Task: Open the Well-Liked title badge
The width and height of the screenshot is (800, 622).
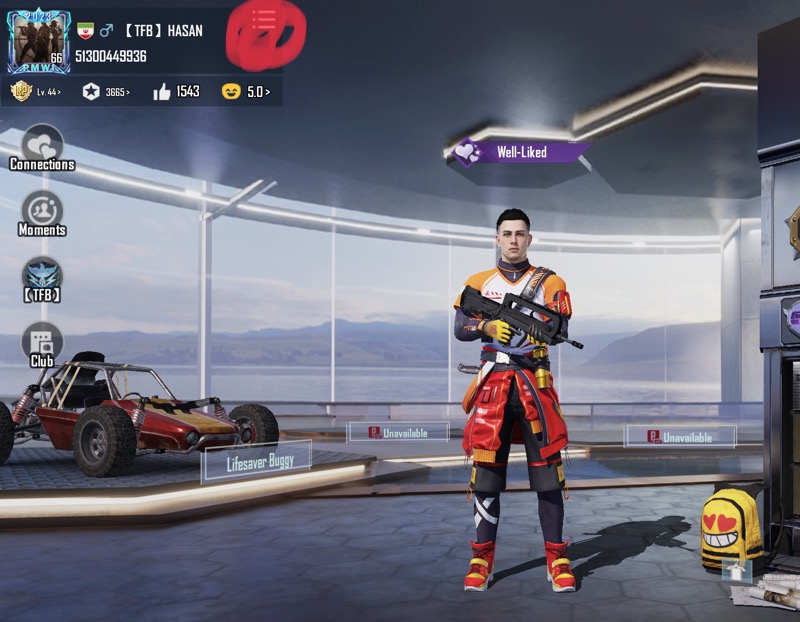Action: click(518, 152)
